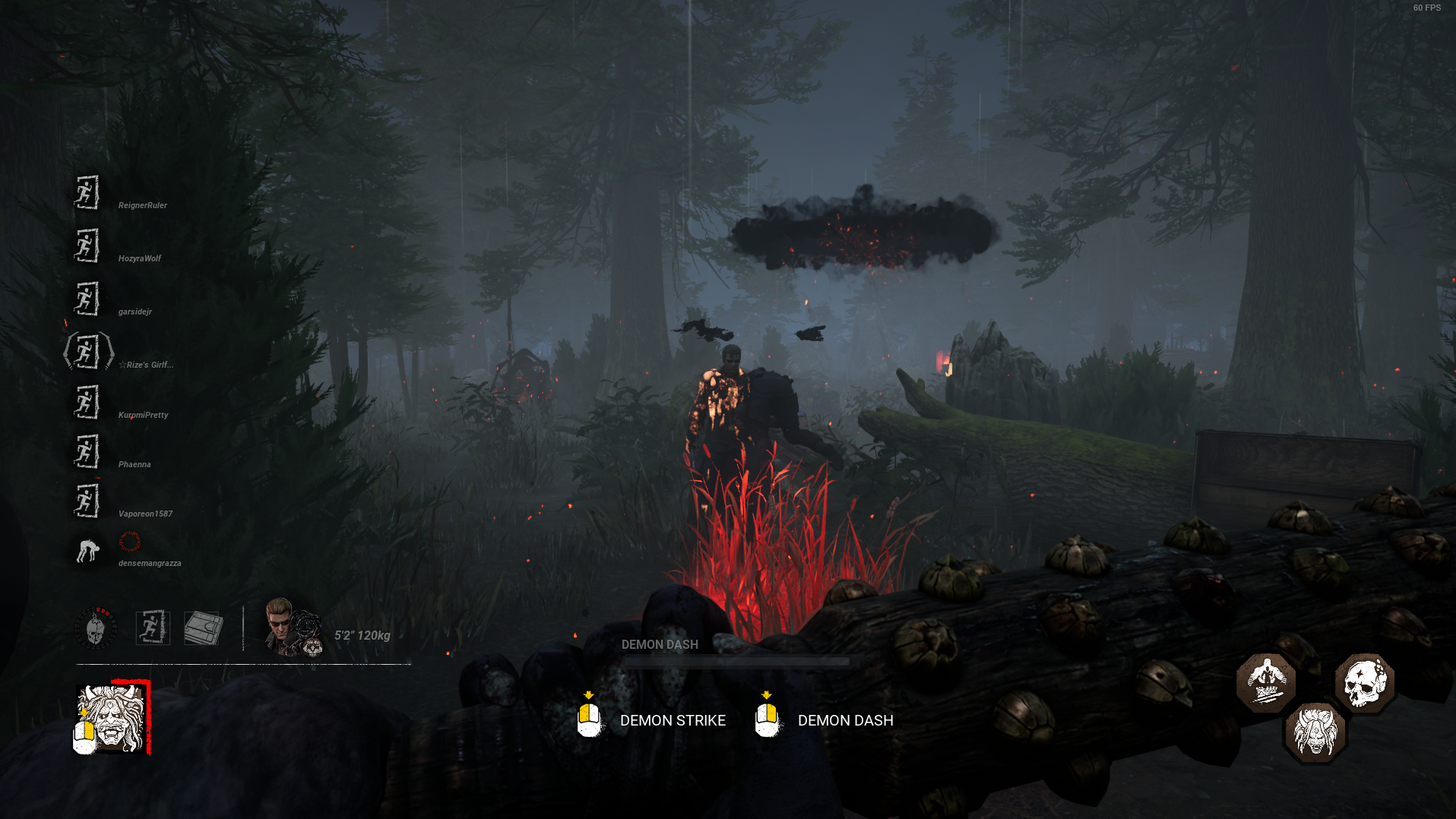Select ReignerRuler's survivor status icon
This screenshot has height=819, width=1456.
coord(87,193)
